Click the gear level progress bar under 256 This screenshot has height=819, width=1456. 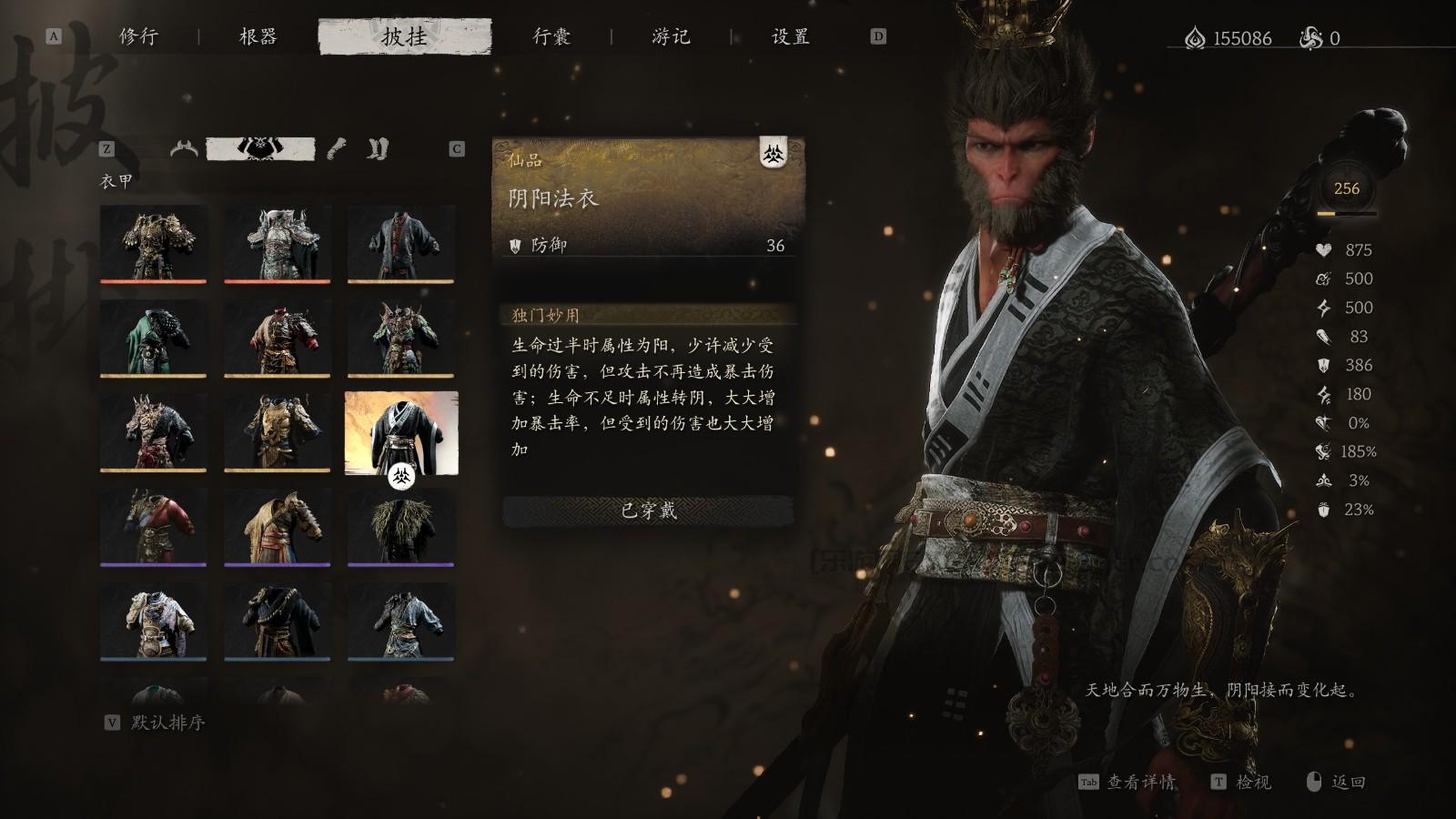click(1346, 214)
